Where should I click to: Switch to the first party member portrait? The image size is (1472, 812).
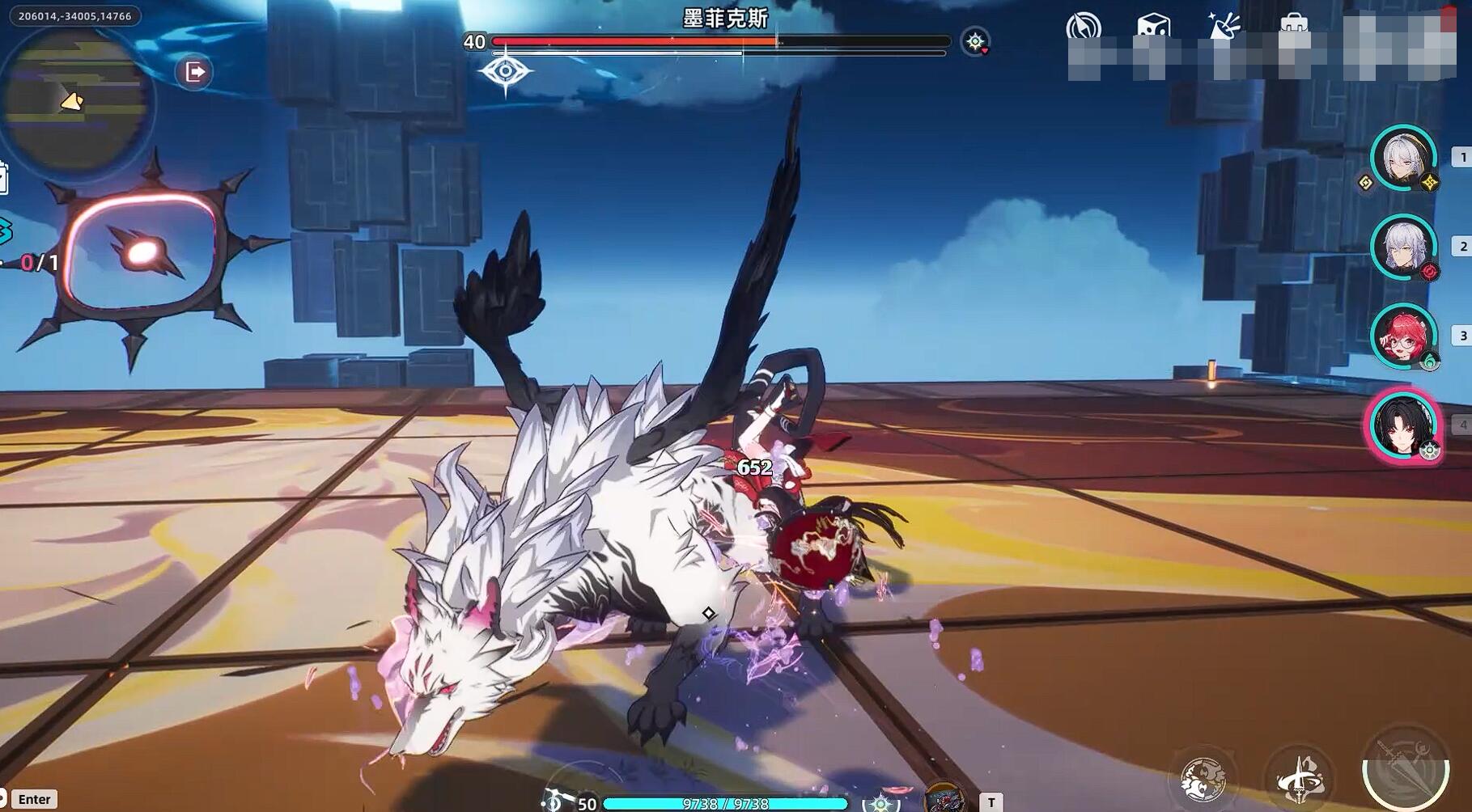(1403, 158)
